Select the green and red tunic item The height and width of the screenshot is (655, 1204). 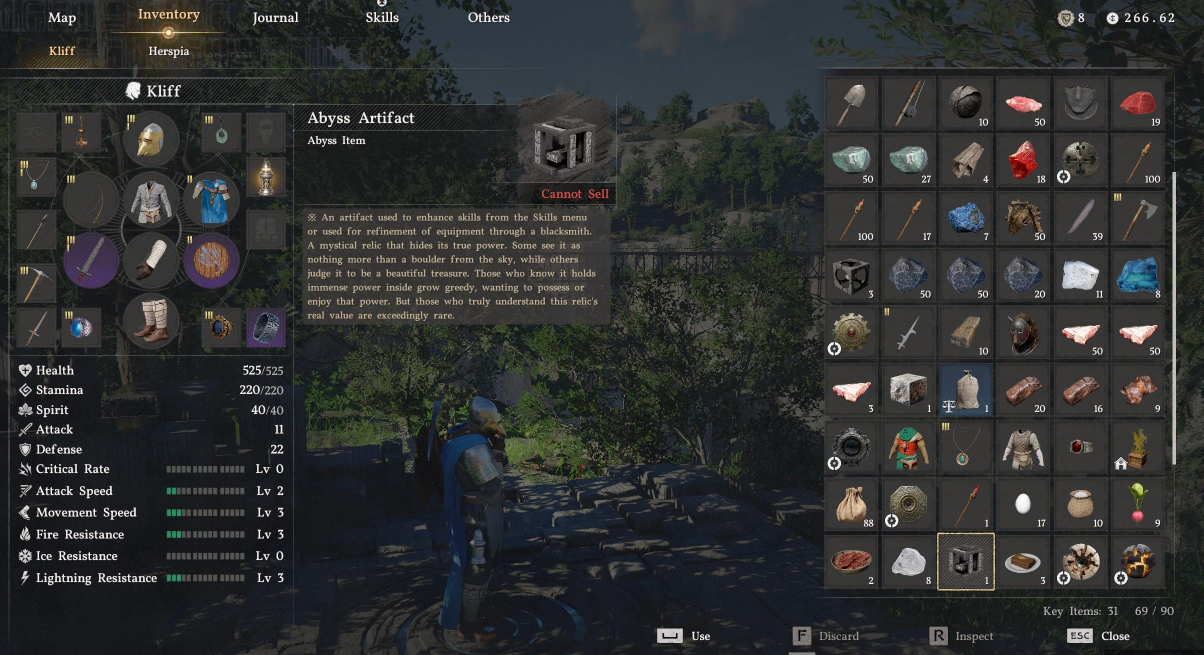coord(908,446)
